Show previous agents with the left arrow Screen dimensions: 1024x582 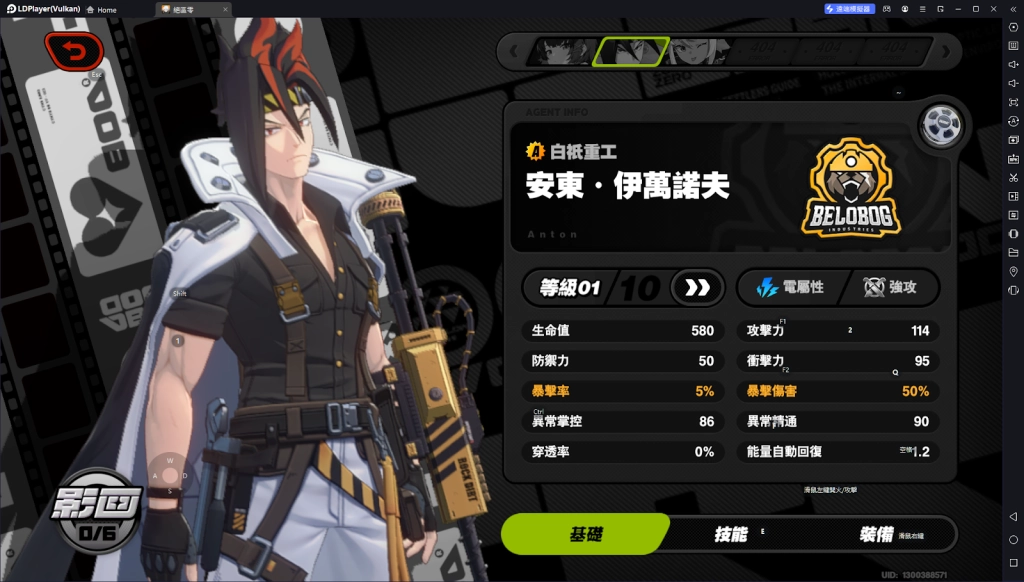(514, 51)
